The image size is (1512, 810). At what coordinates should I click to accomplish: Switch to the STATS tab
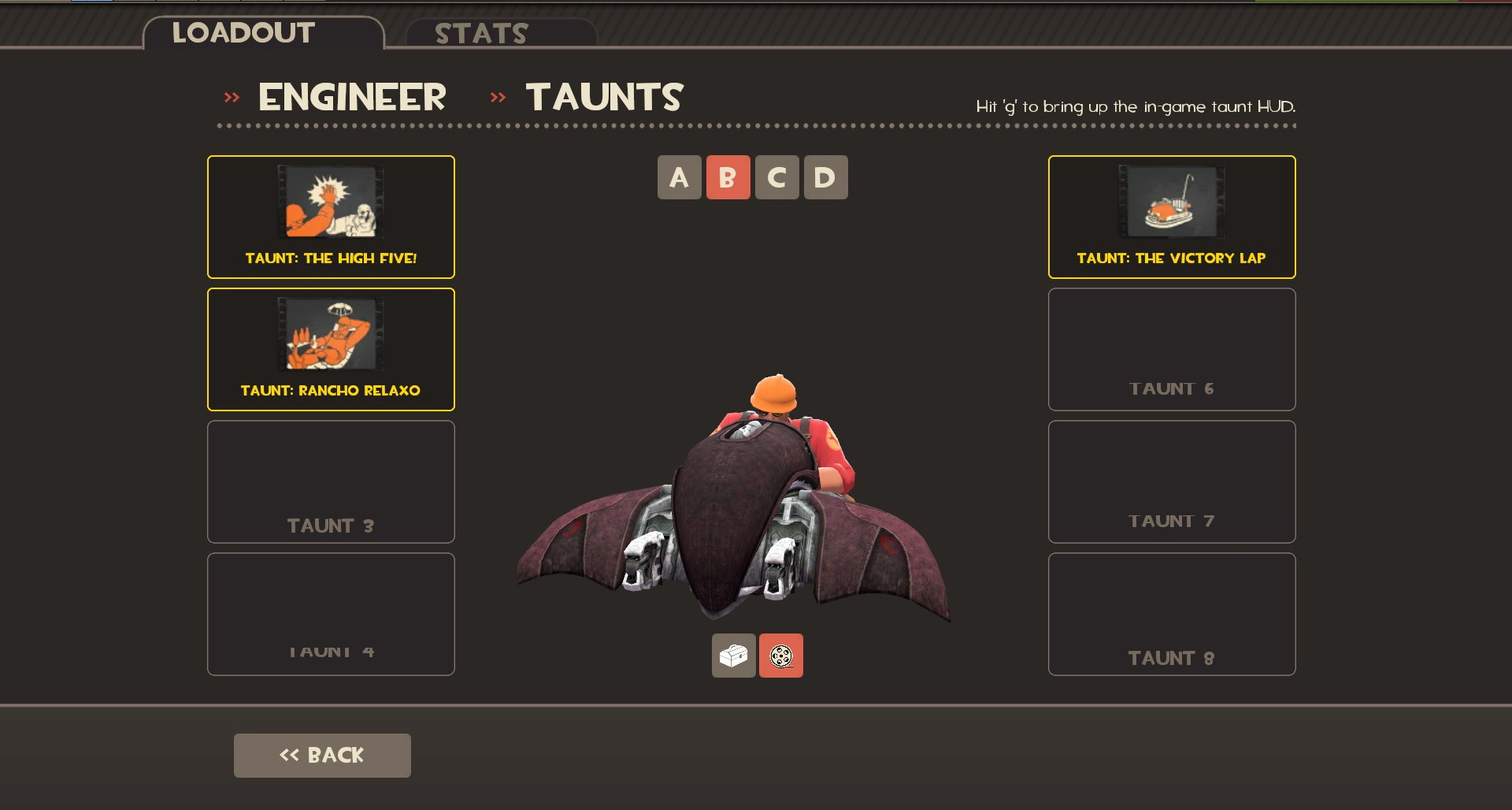point(481,33)
